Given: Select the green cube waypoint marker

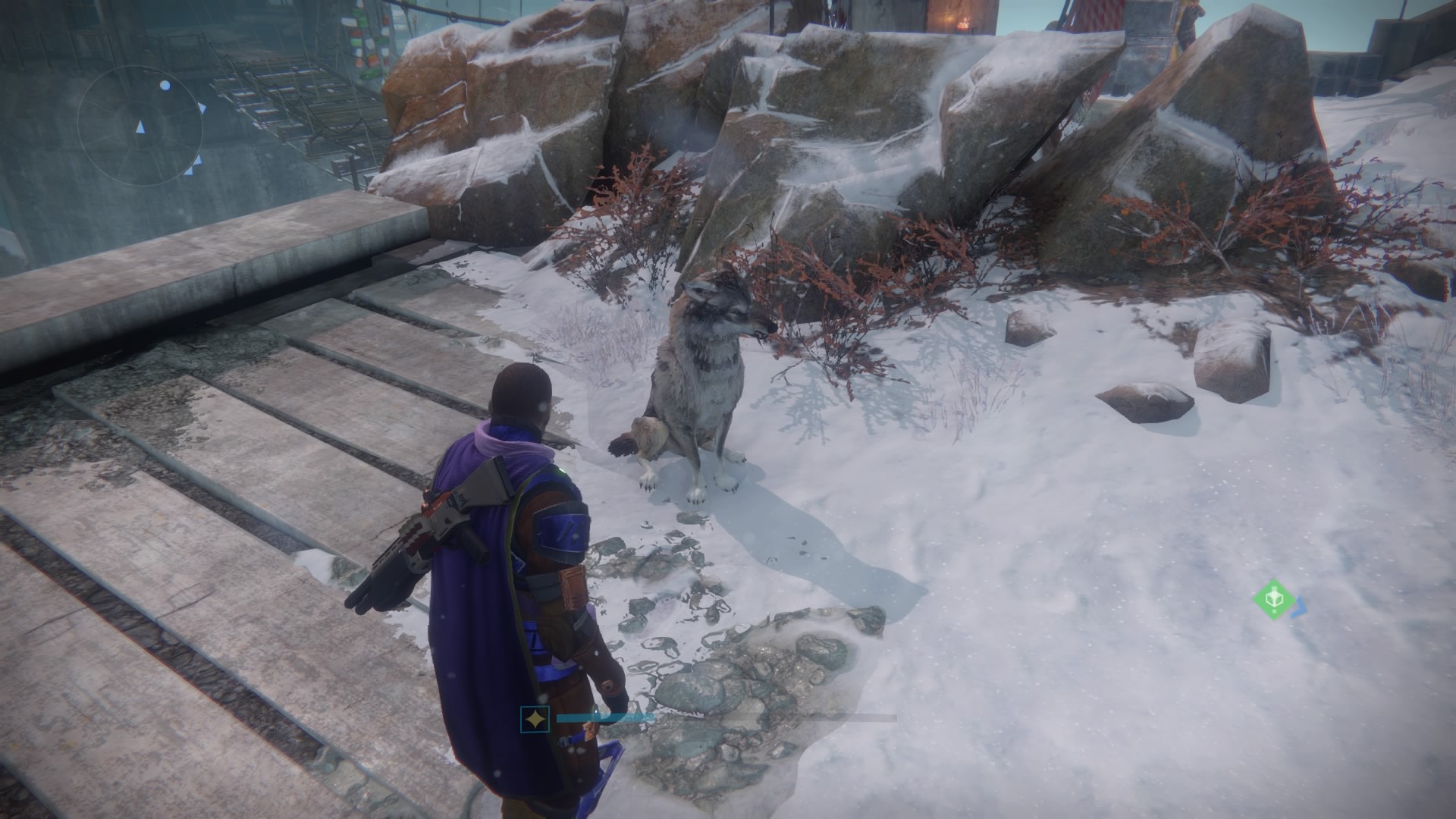Looking at the screenshot, I should (1273, 599).
